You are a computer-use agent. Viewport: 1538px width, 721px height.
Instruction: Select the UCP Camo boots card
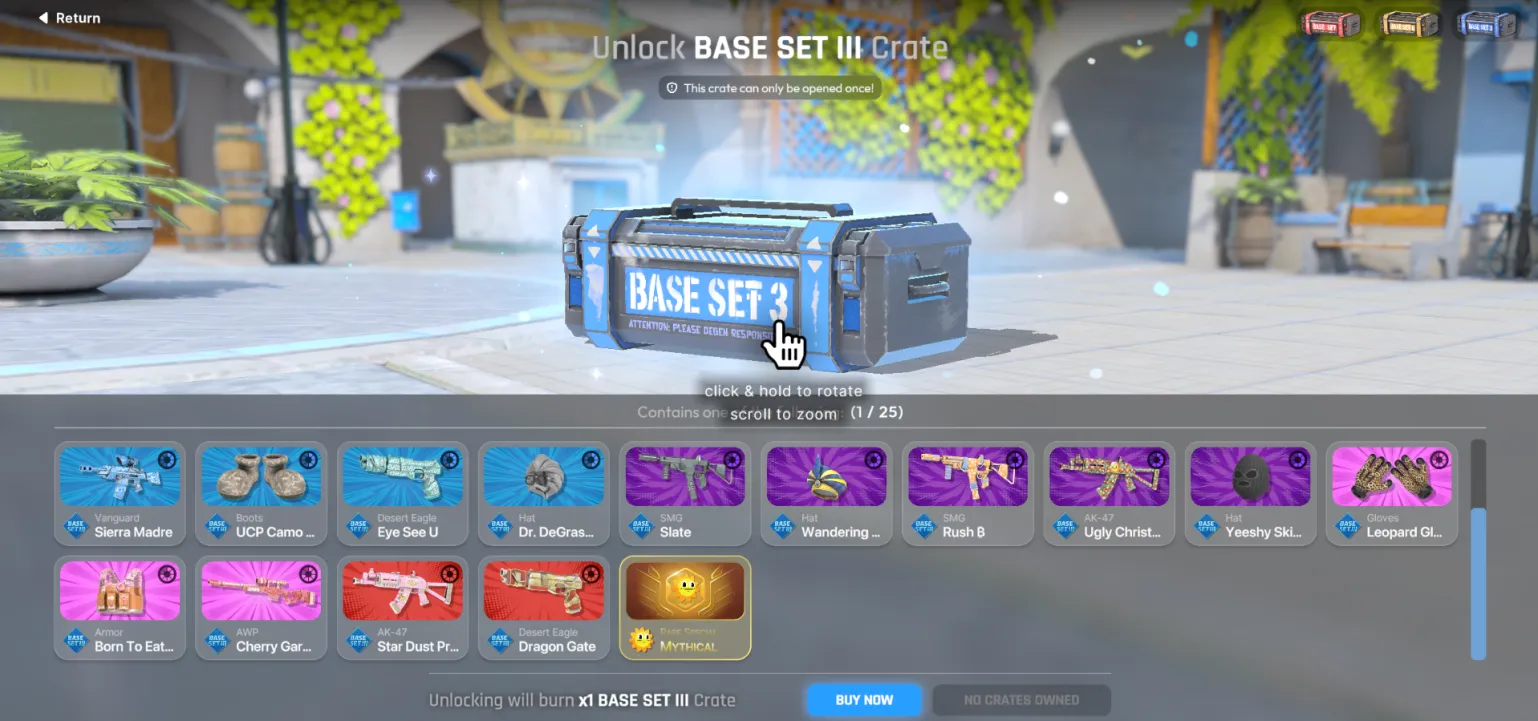(261, 494)
